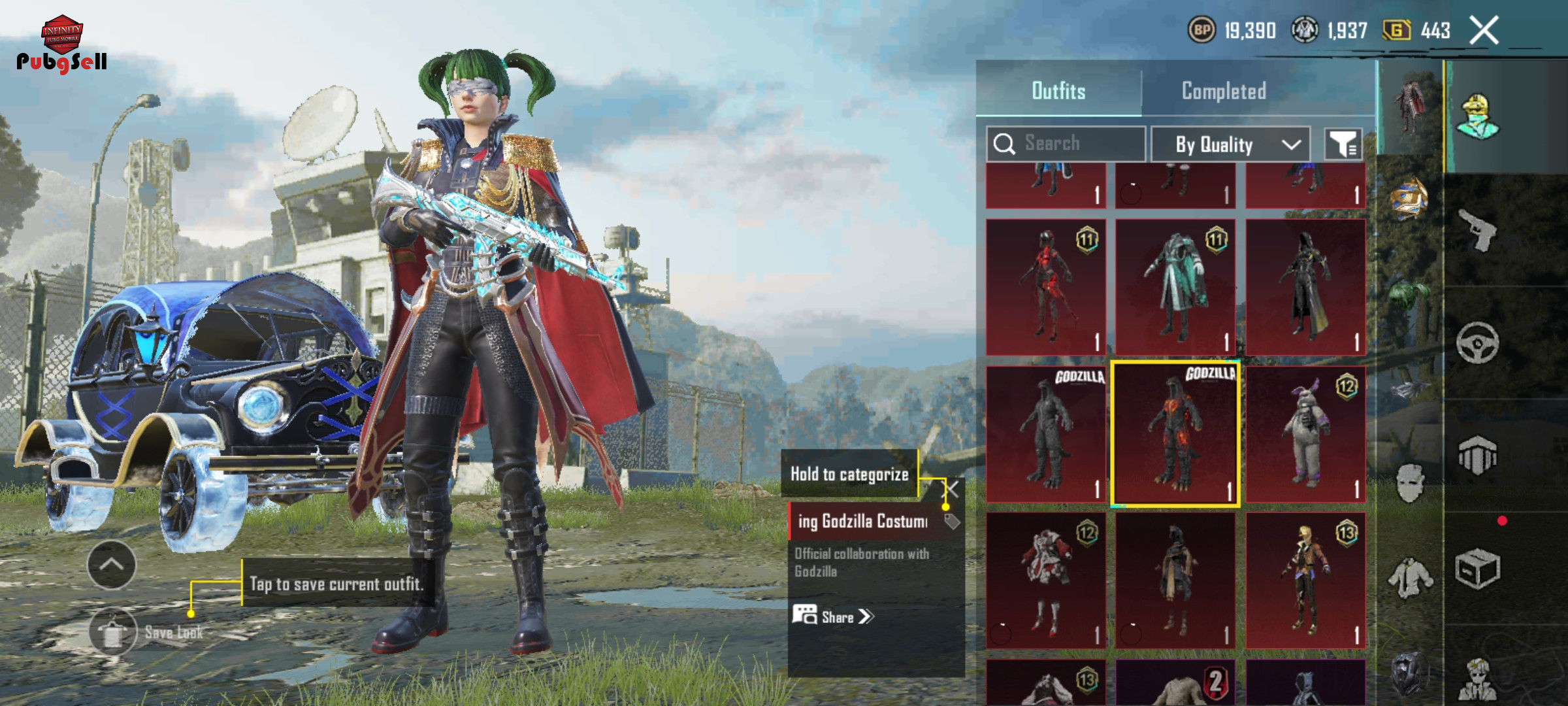Open the outfit filter options

pos(1343,144)
